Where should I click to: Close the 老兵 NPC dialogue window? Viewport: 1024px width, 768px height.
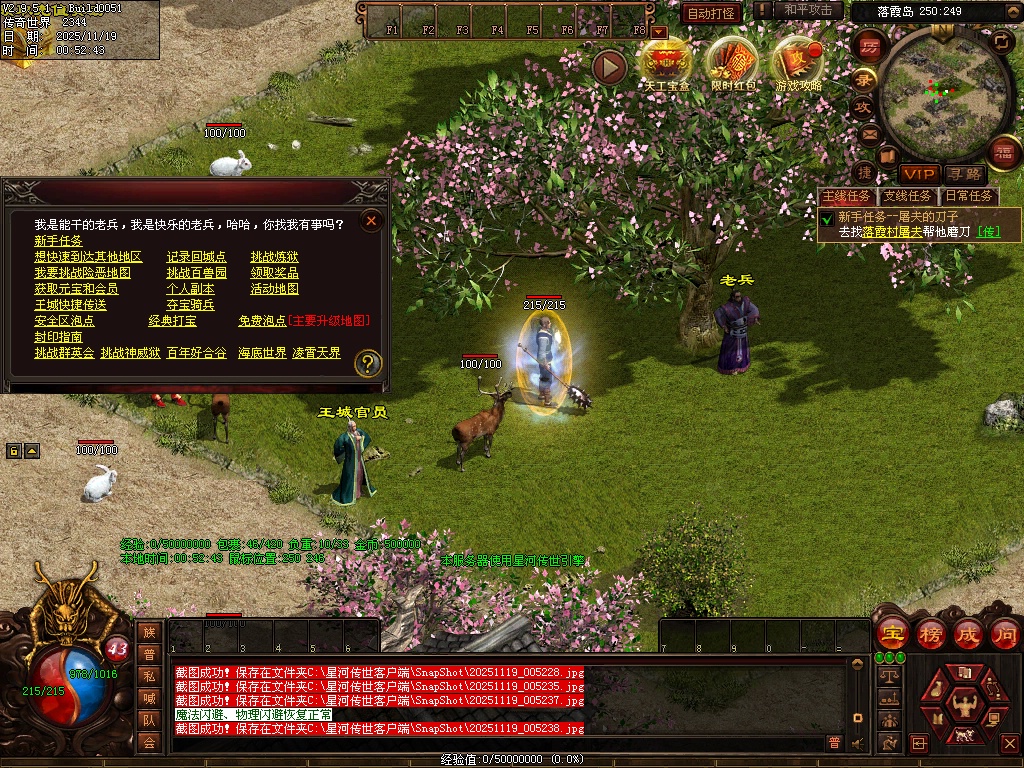pyautogui.click(x=371, y=221)
